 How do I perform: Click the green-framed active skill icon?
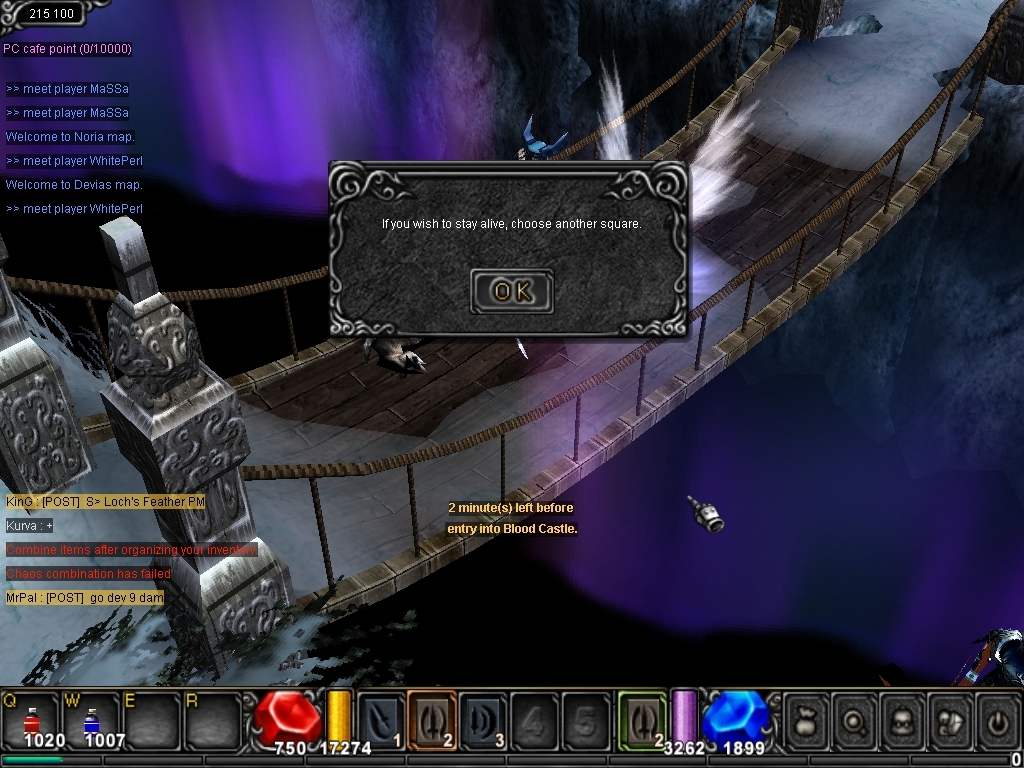click(x=642, y=720)
